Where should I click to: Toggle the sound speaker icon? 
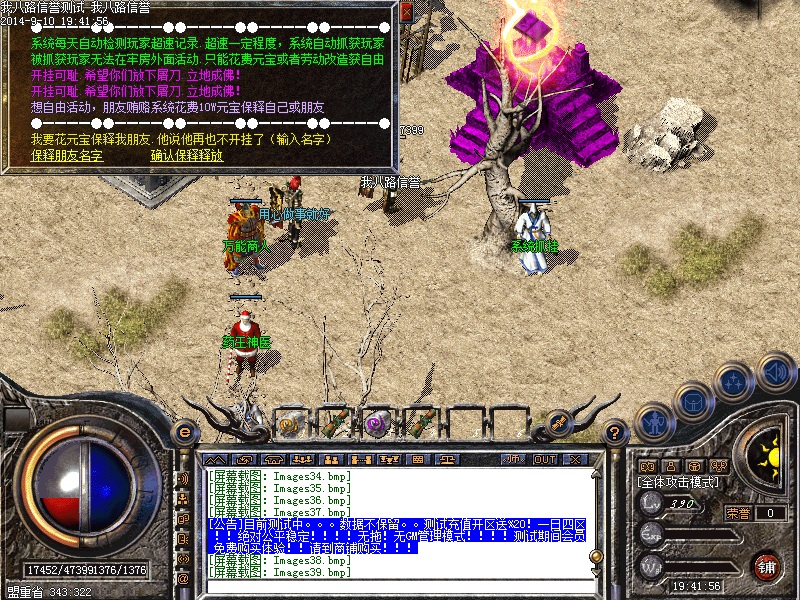click(x=775, y=374)
